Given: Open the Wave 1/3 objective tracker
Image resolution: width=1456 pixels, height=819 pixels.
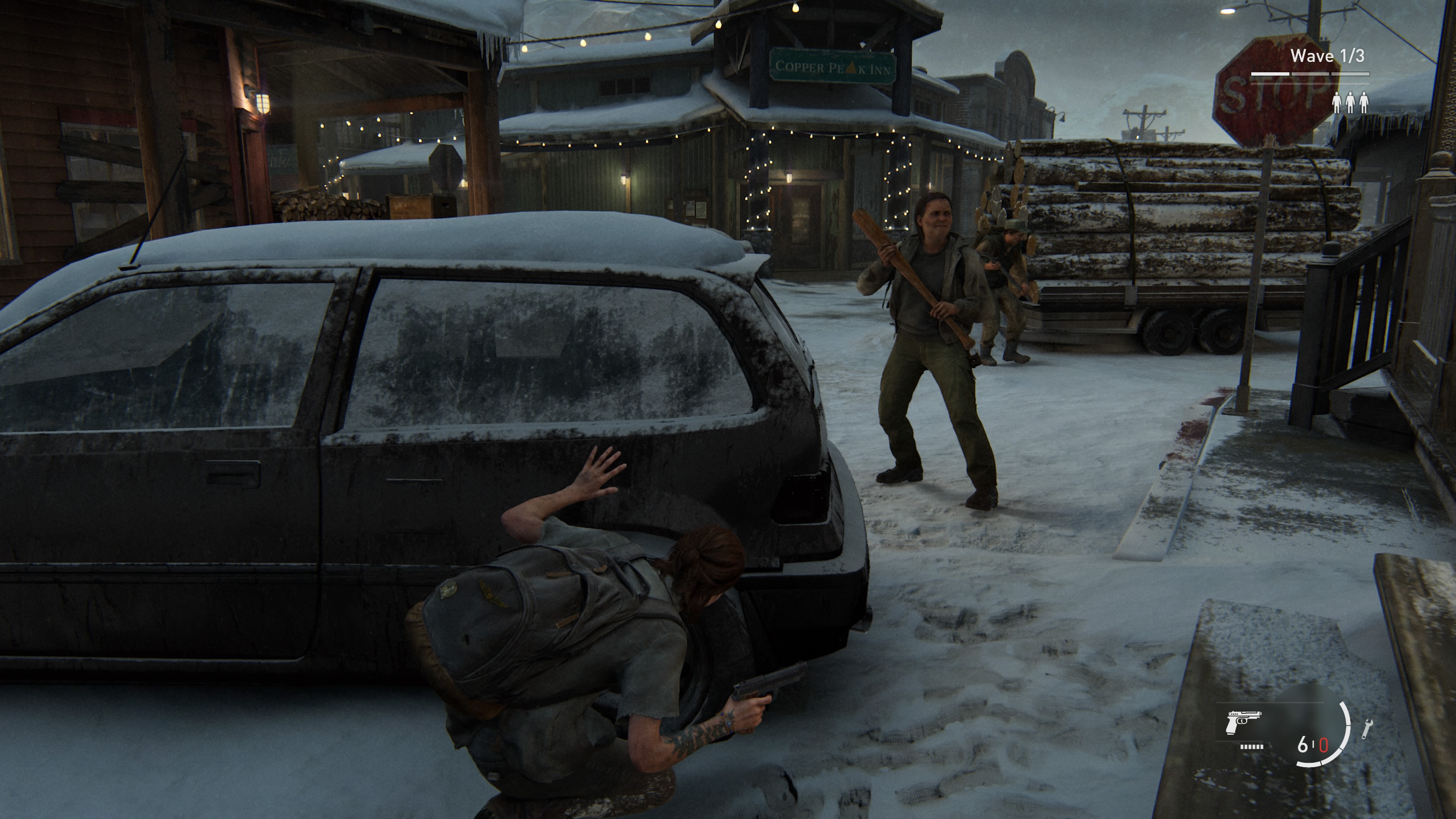Looking at the screenshot, I should [1327, 56].
